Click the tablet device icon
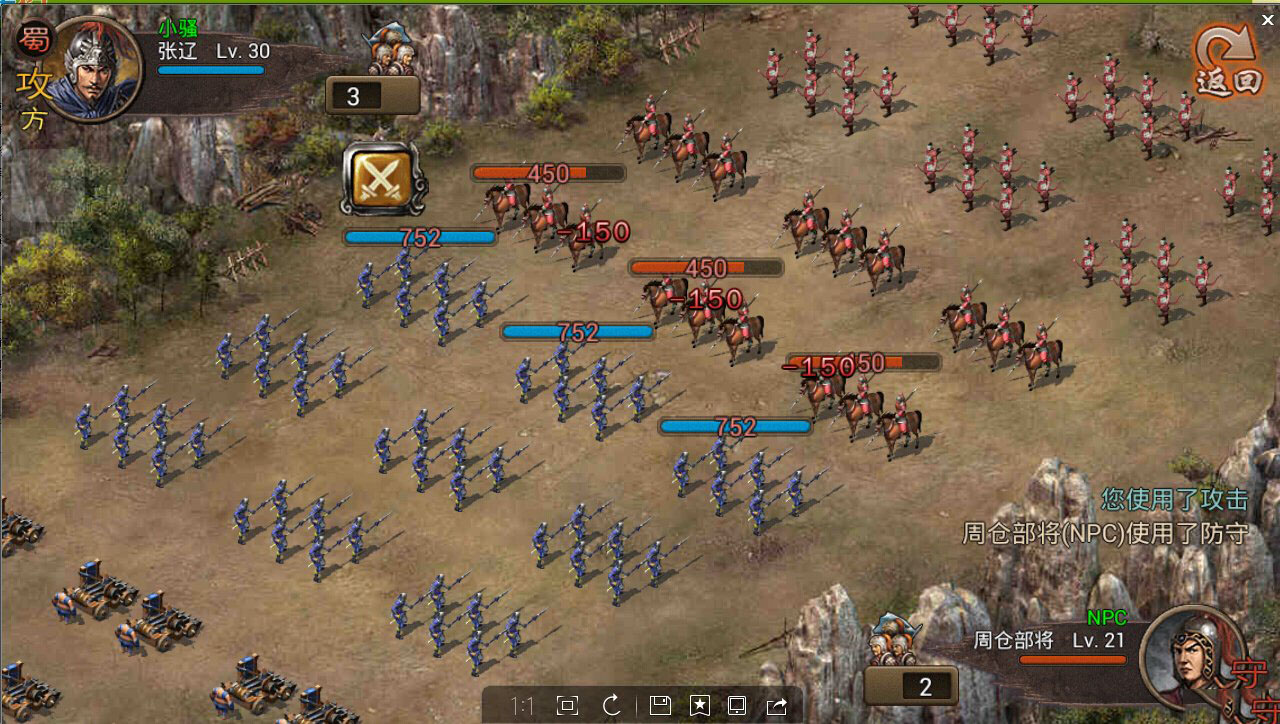Image resolution: width=1280 pixels, height=724 pixels. 737,706
